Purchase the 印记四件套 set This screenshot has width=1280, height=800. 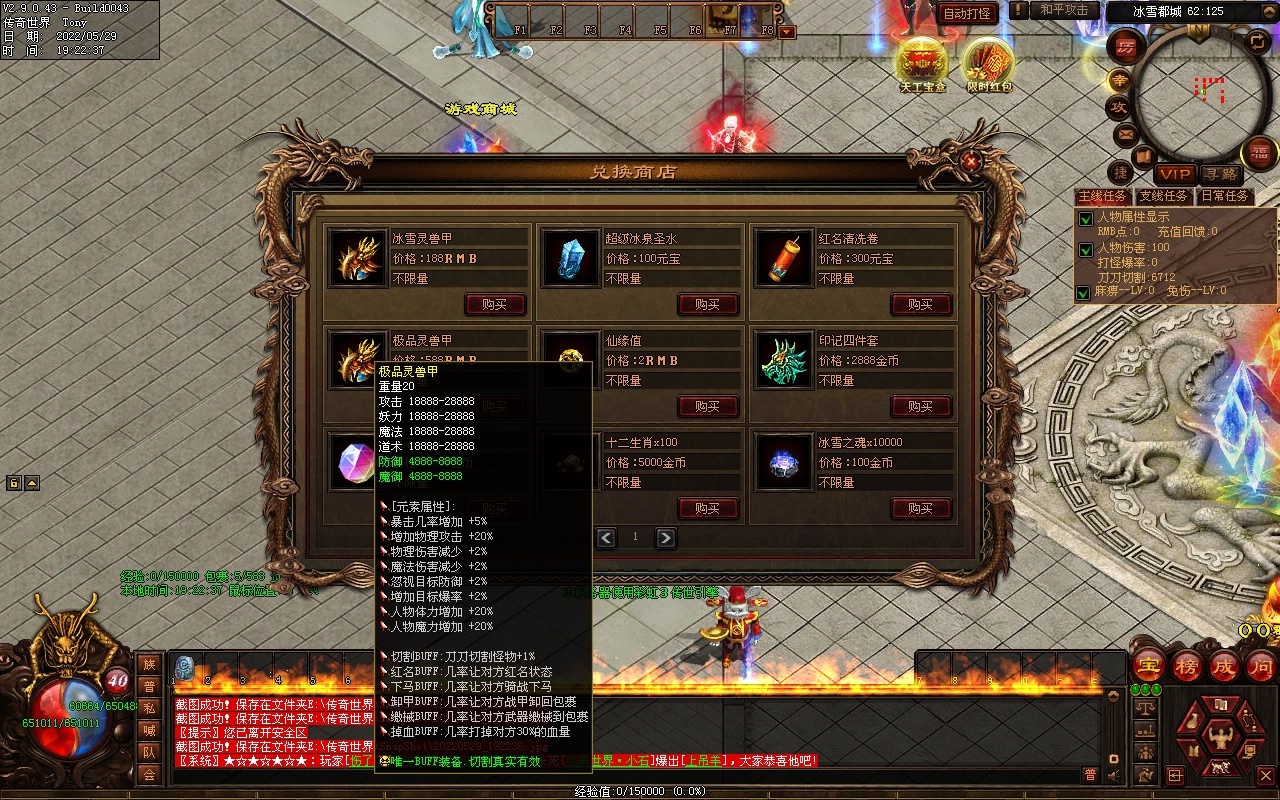point(921,406)
